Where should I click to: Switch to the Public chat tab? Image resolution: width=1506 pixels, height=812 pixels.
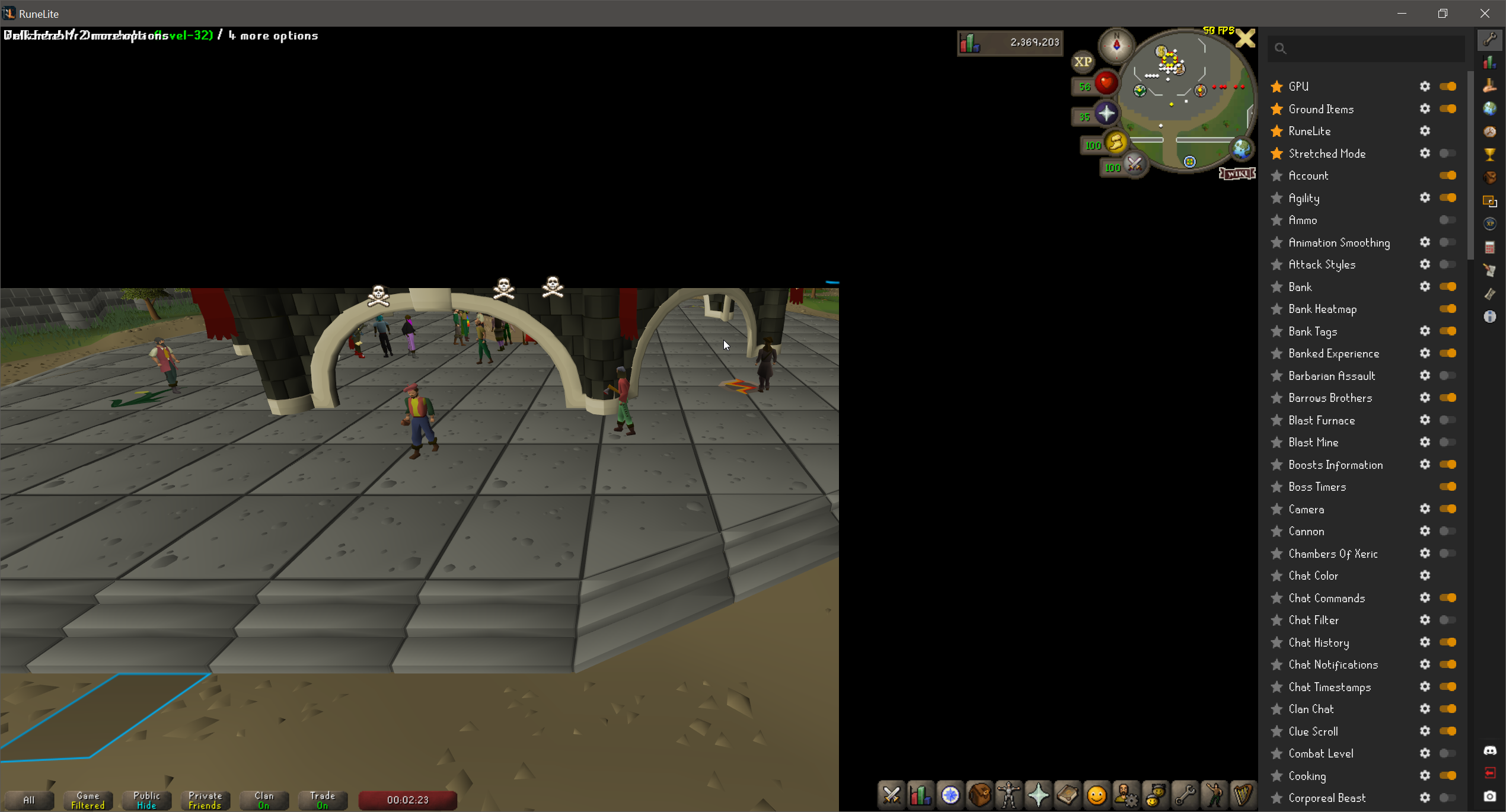146,799
